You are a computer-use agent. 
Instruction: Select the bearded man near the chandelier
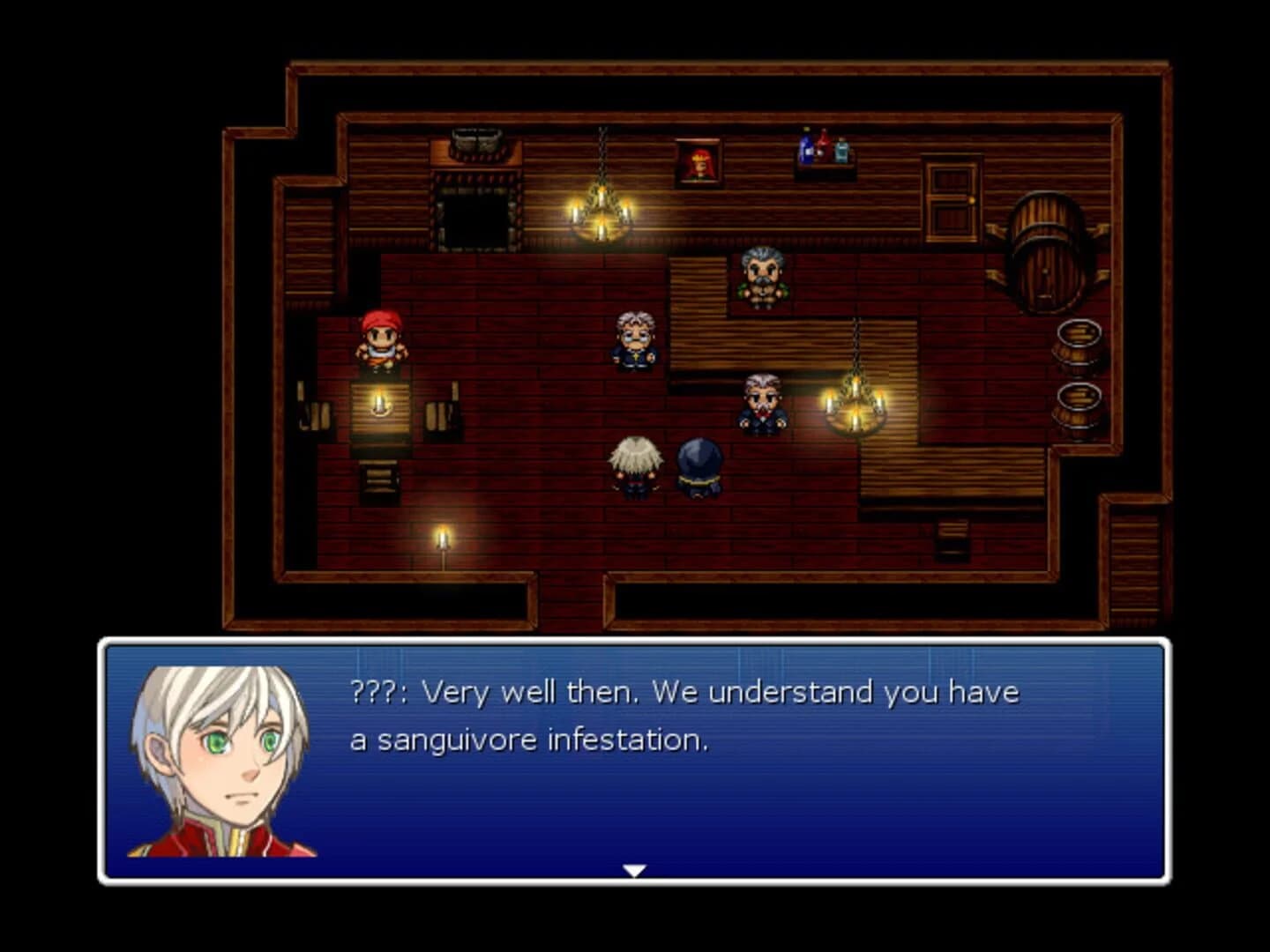coord(764,404)
